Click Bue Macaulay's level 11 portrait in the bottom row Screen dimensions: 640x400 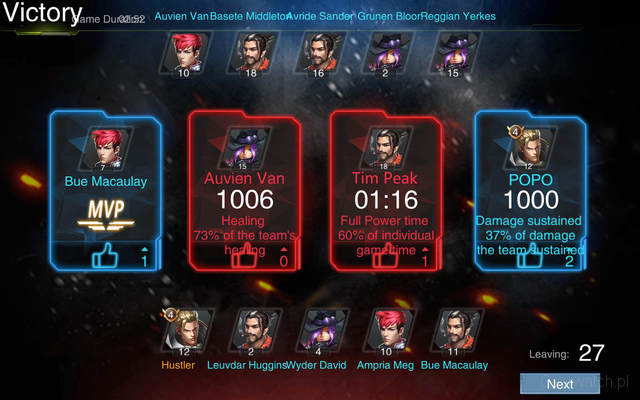(454, 329)
